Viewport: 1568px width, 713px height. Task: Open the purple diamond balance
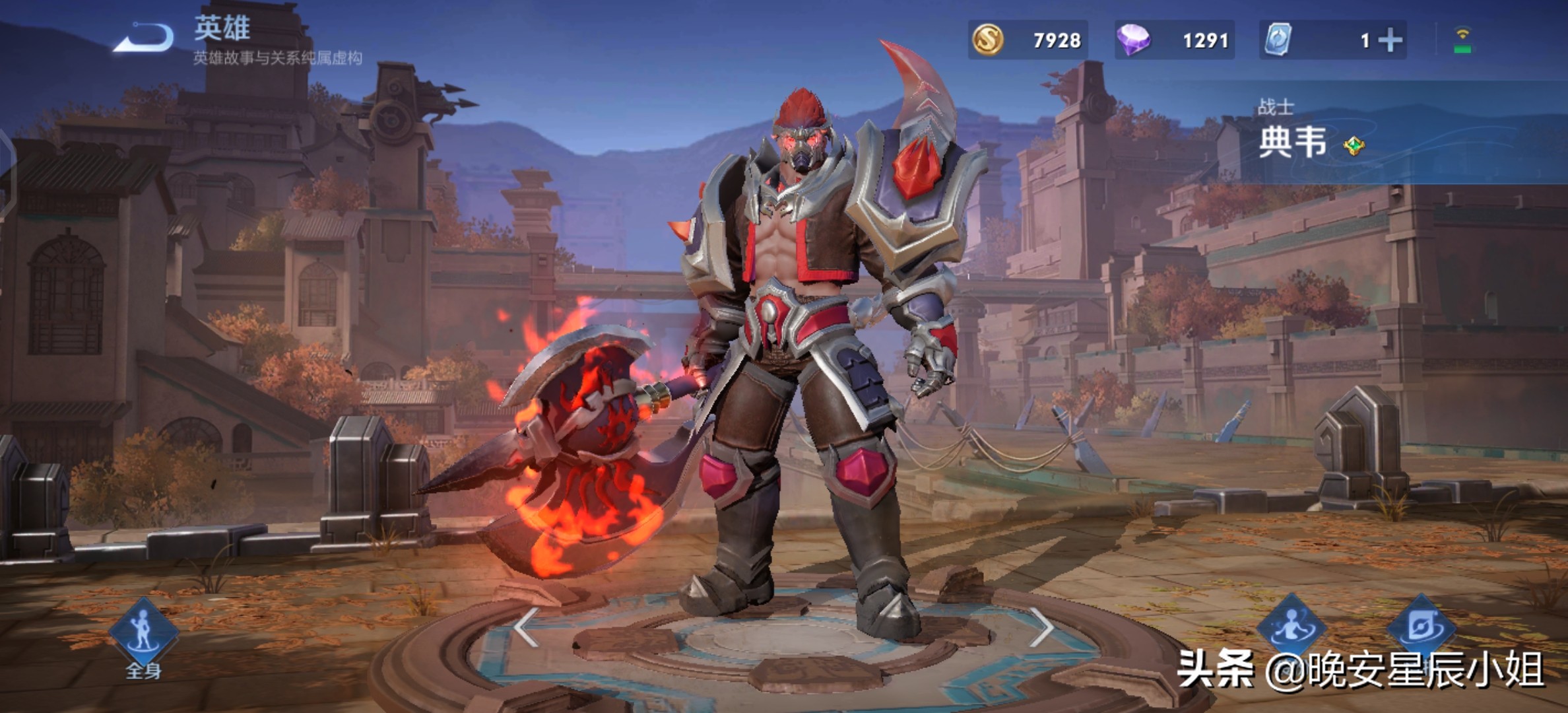pos(1174,40)
